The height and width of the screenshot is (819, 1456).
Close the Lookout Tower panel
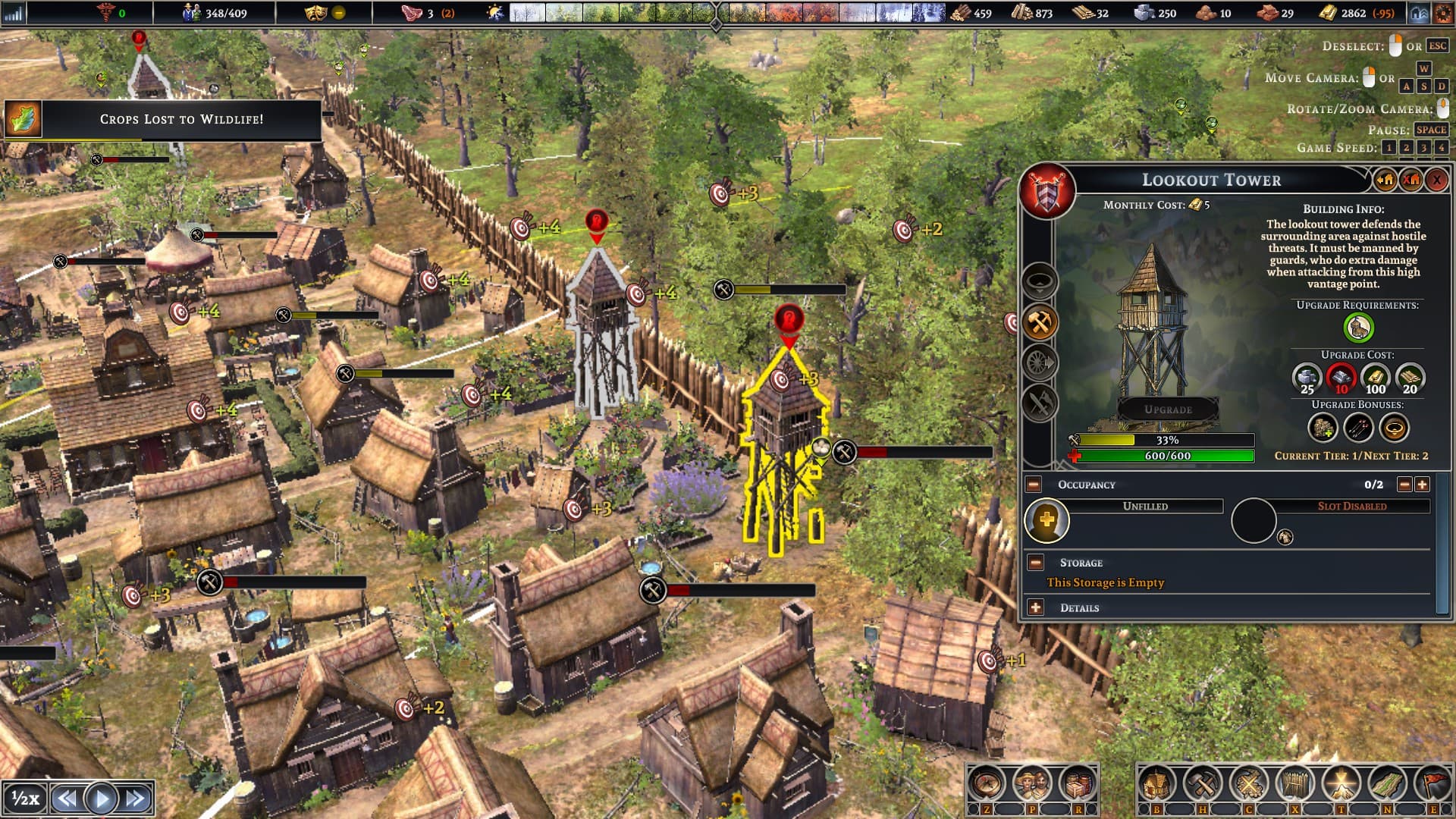coord(1436,180)
